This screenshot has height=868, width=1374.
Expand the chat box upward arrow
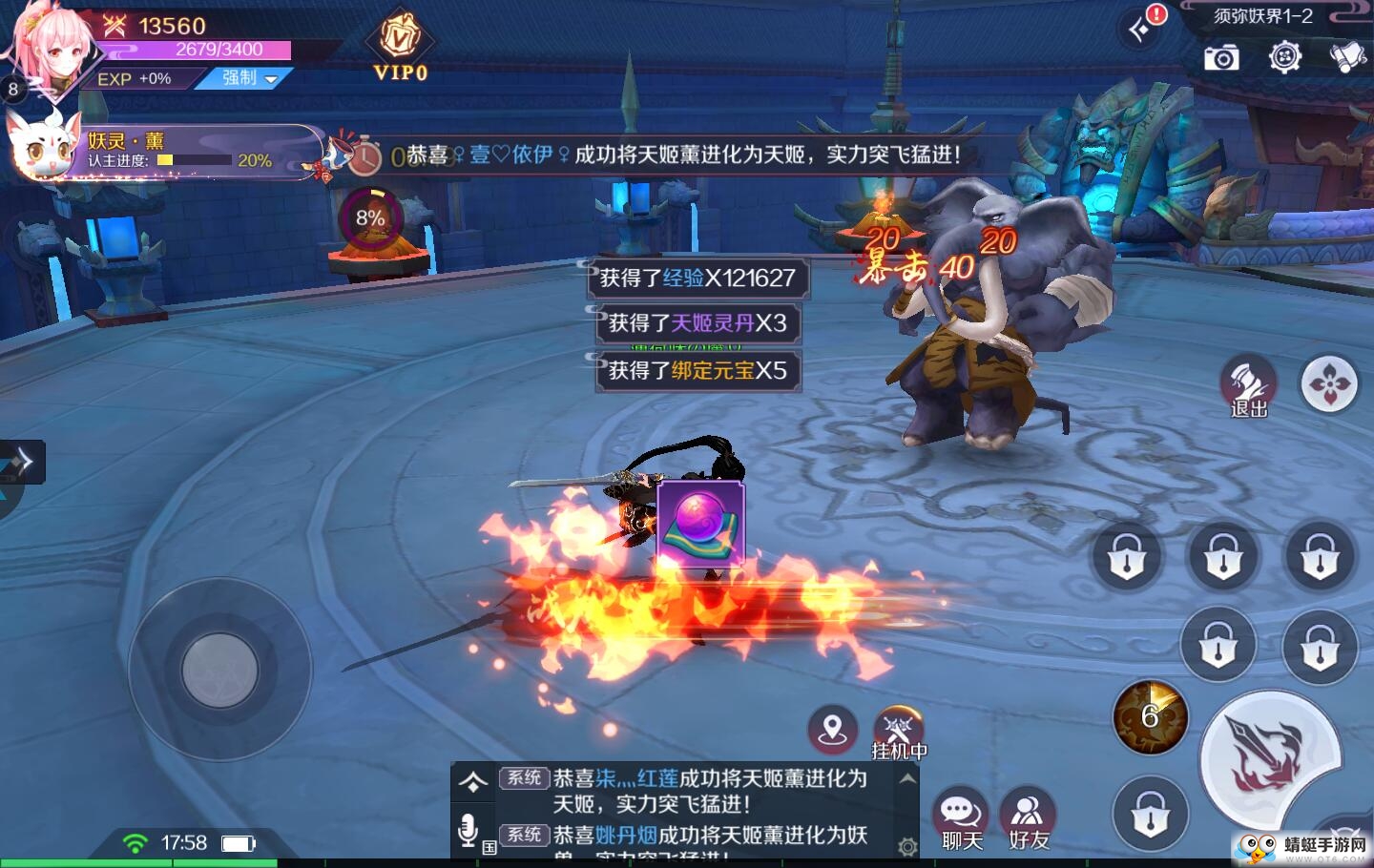tap(472, 782)
